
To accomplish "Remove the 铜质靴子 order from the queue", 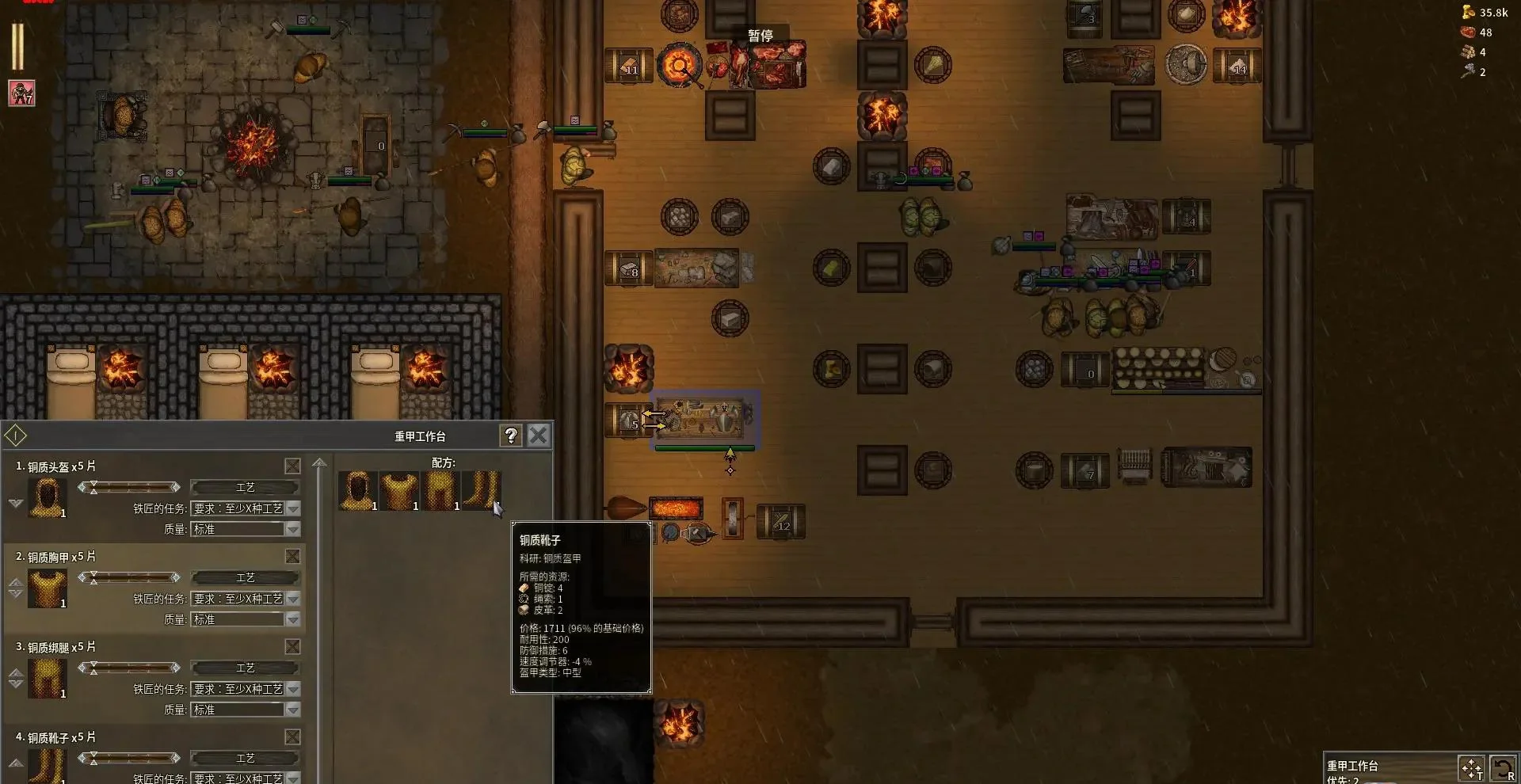I will click(x=292, y=737).
